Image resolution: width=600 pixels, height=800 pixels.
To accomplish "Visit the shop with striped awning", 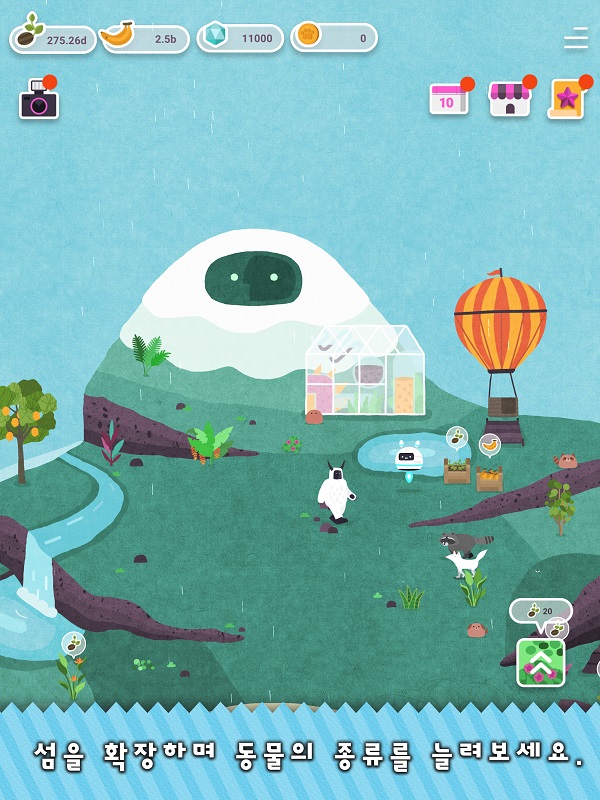I will click(509, 99).
